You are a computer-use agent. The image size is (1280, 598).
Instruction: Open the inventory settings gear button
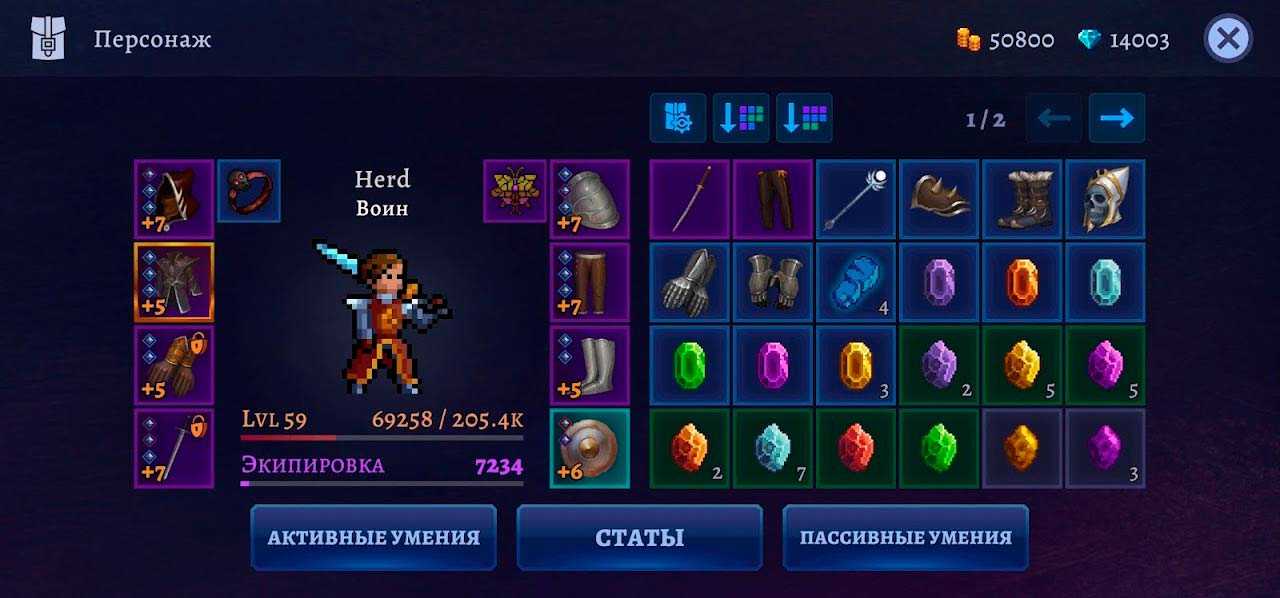pos(677,118)
